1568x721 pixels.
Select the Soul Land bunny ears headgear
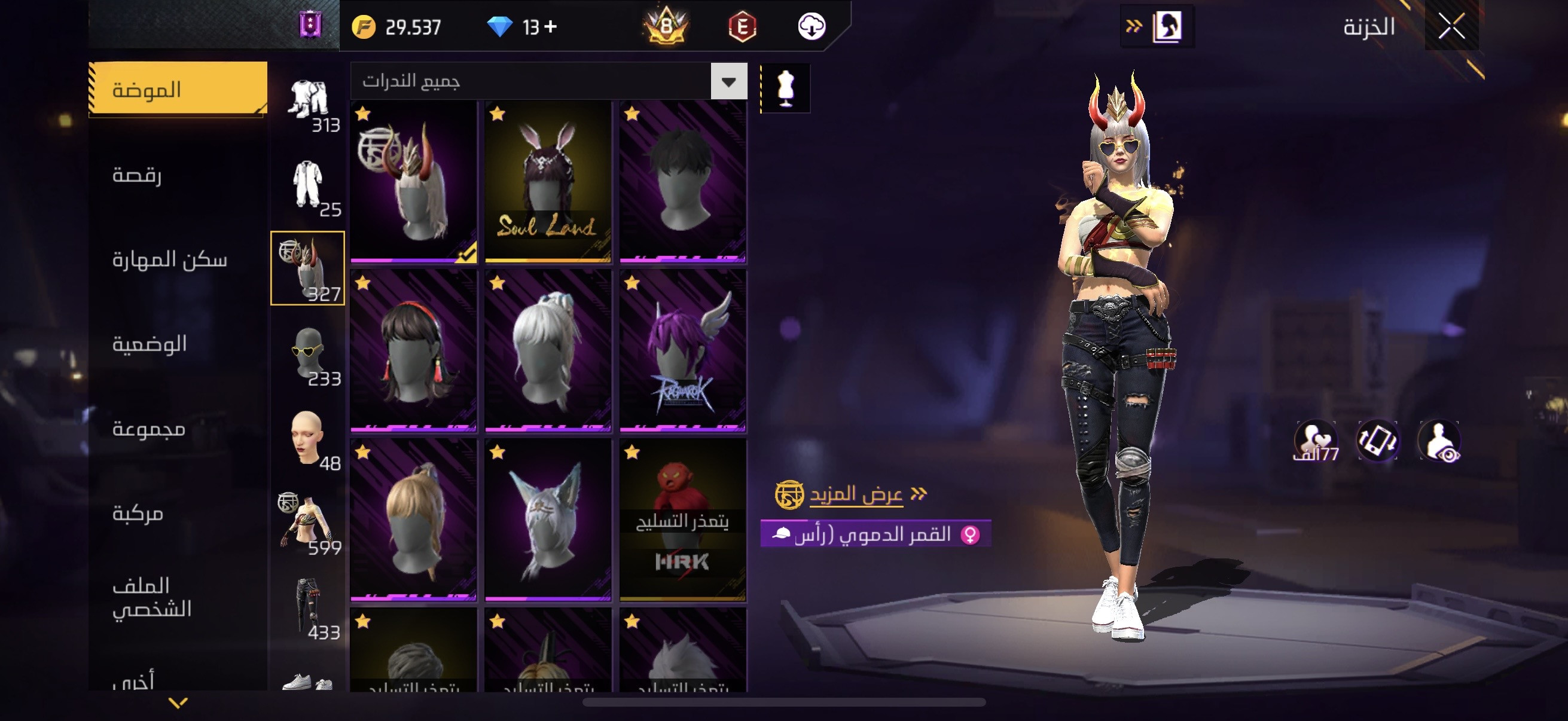(548, 181)
